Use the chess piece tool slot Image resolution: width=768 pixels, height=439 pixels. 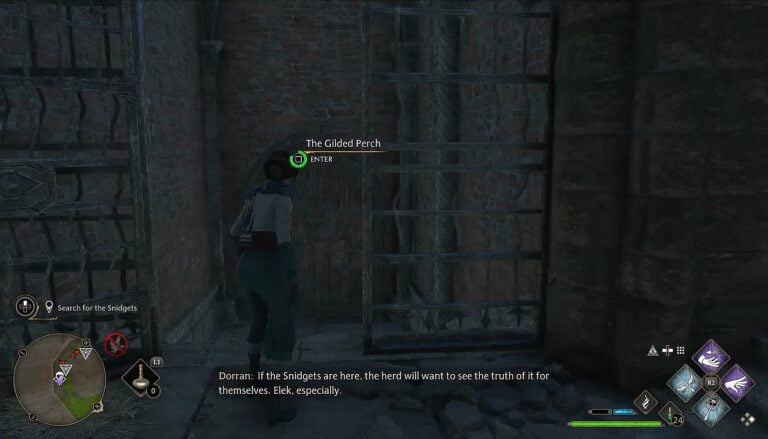142,377
